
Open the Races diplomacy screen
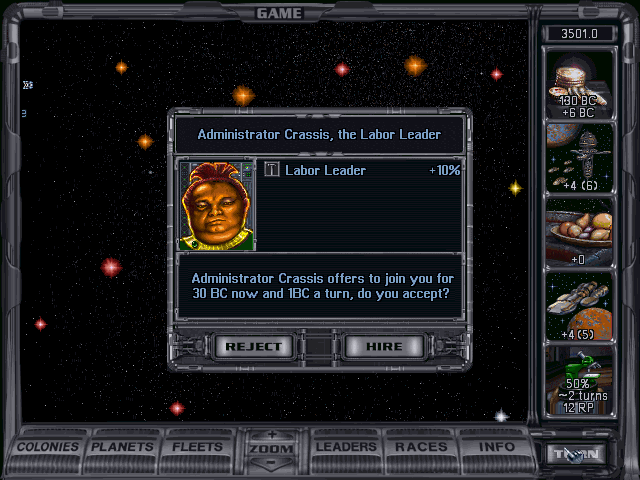click(421, 447)
